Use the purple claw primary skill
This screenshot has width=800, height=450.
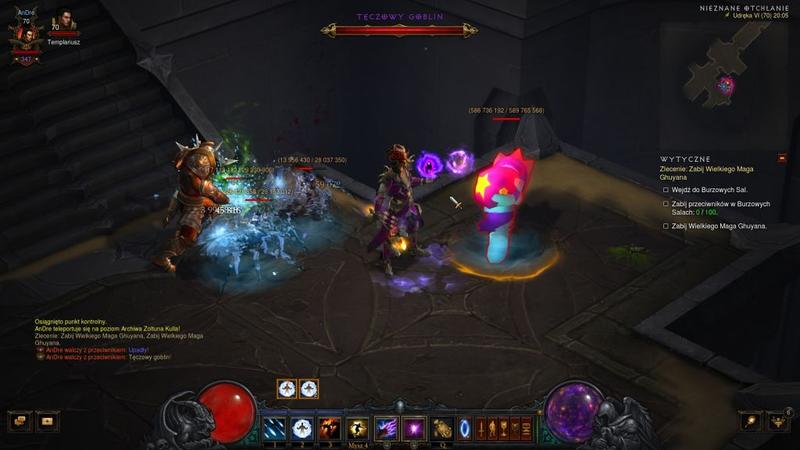click(x=386, y=428)
